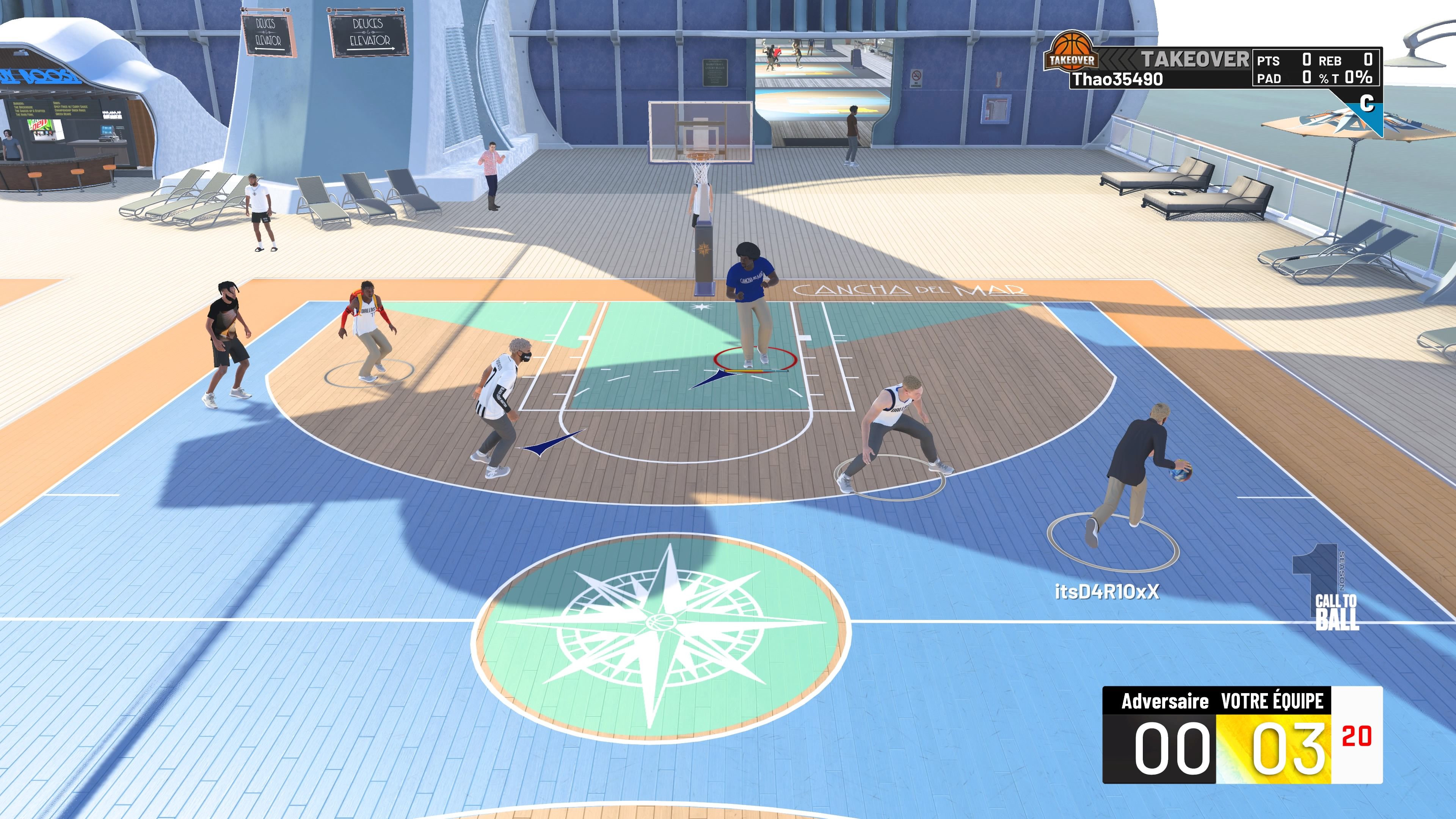This screenshot has height=819, width=1456.
Task: Click the right Deuces Elevator sign
Action: 368,35
